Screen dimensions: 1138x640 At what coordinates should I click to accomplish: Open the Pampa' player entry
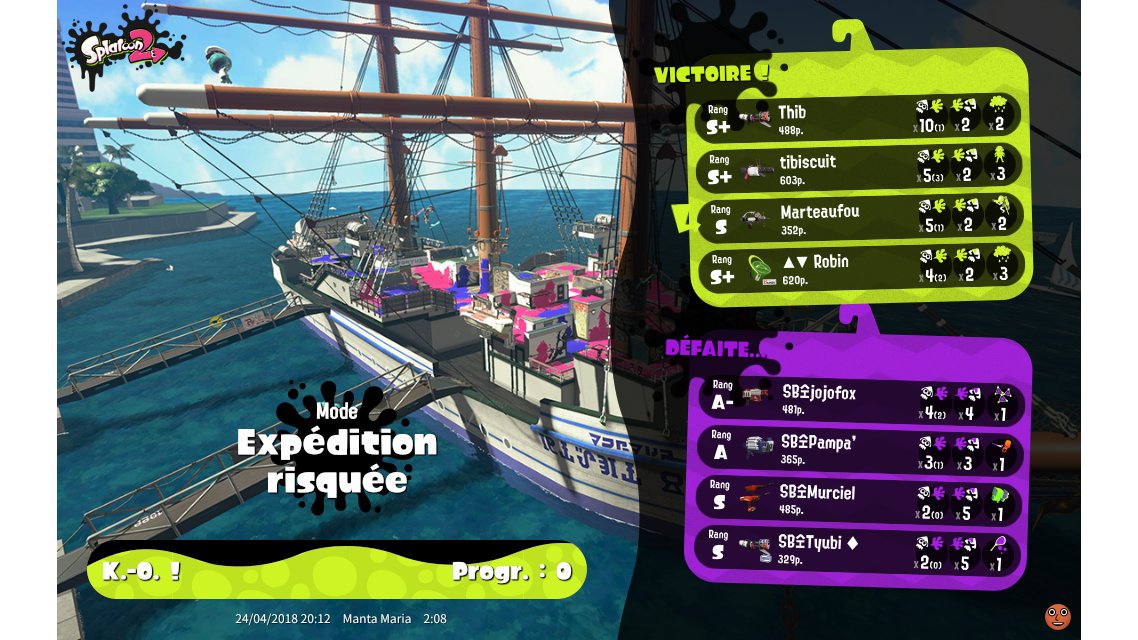(x=858, y=450)
